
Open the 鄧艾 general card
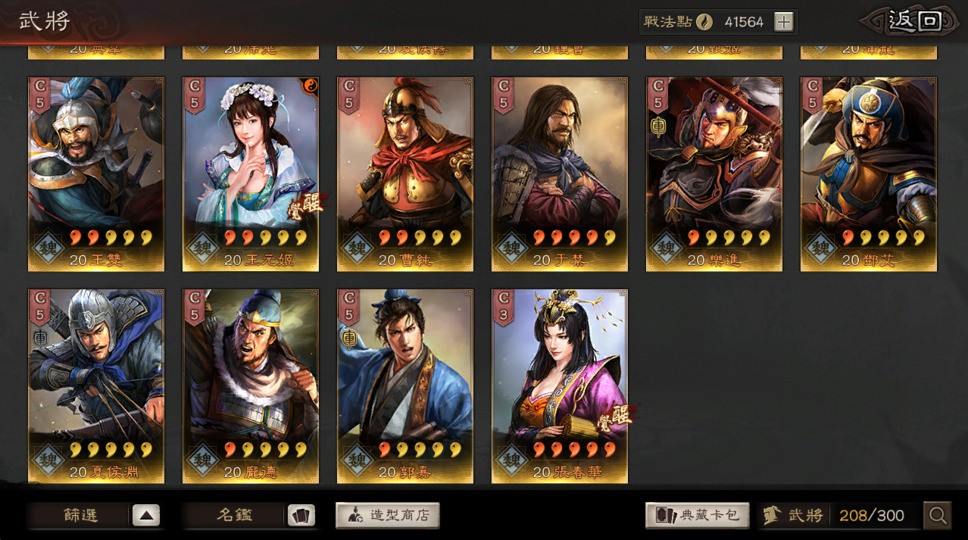pos(868,174)
